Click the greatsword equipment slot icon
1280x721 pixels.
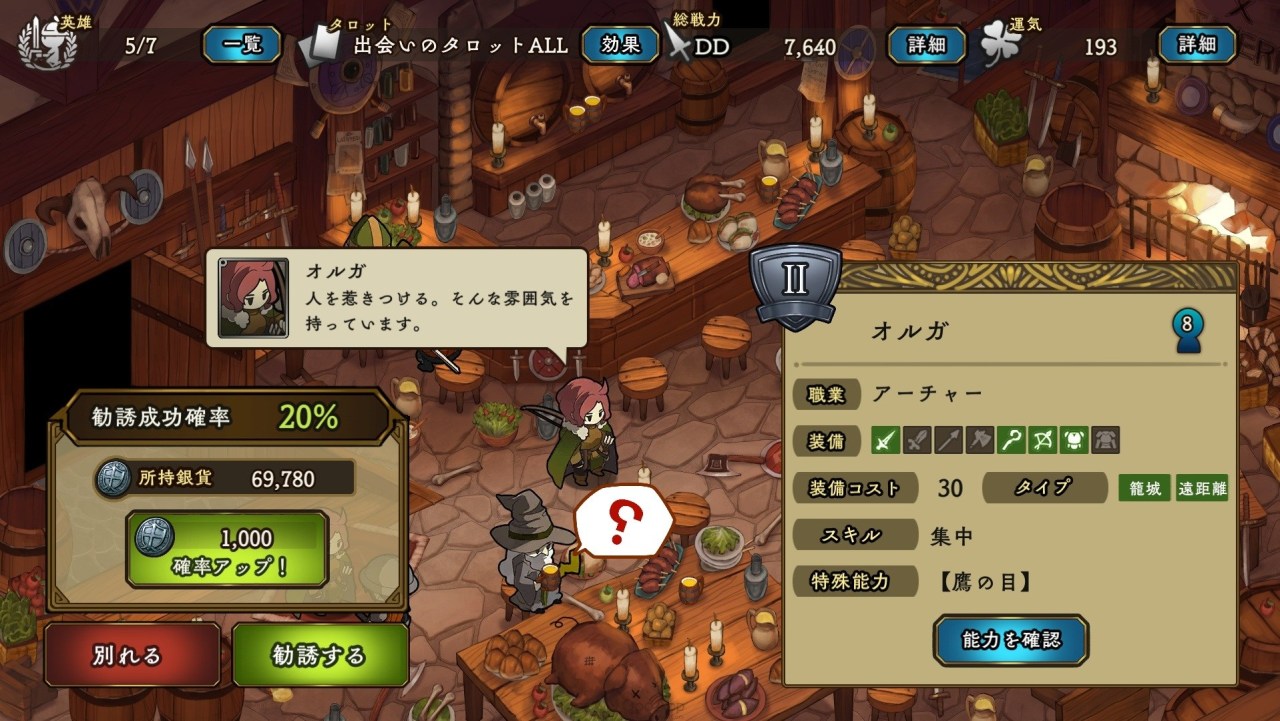click(918, 440)
